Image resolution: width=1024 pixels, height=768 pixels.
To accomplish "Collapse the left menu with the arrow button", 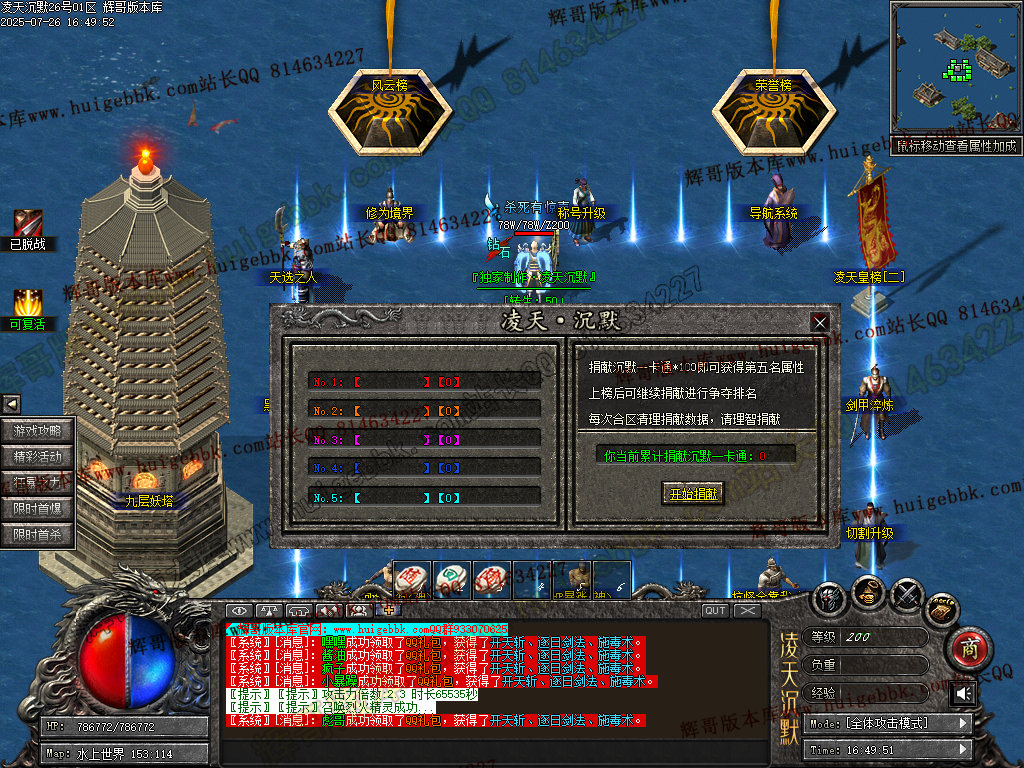I will (11, 404).
